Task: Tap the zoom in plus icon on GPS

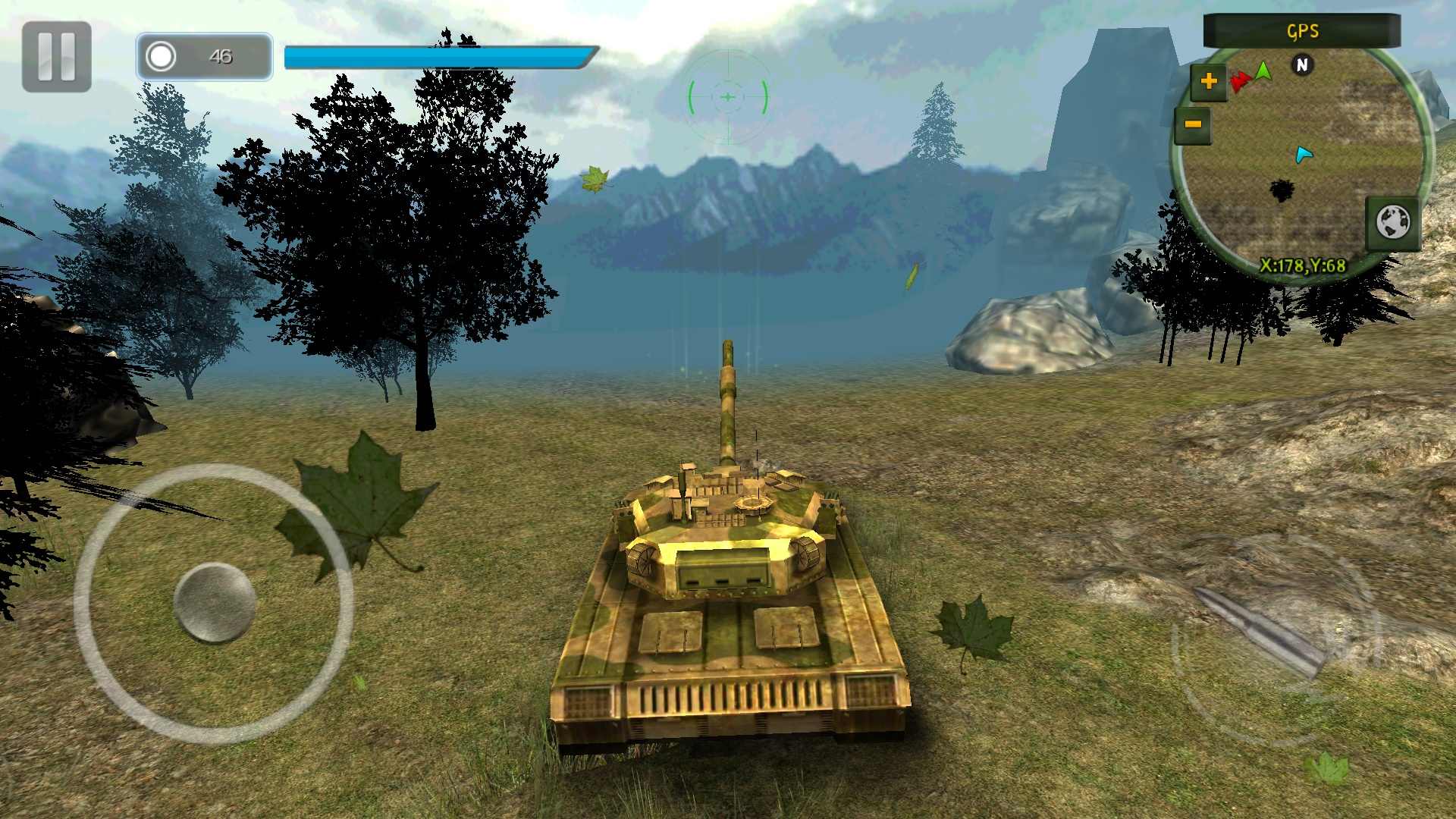Action: (x=1207, y=80)
